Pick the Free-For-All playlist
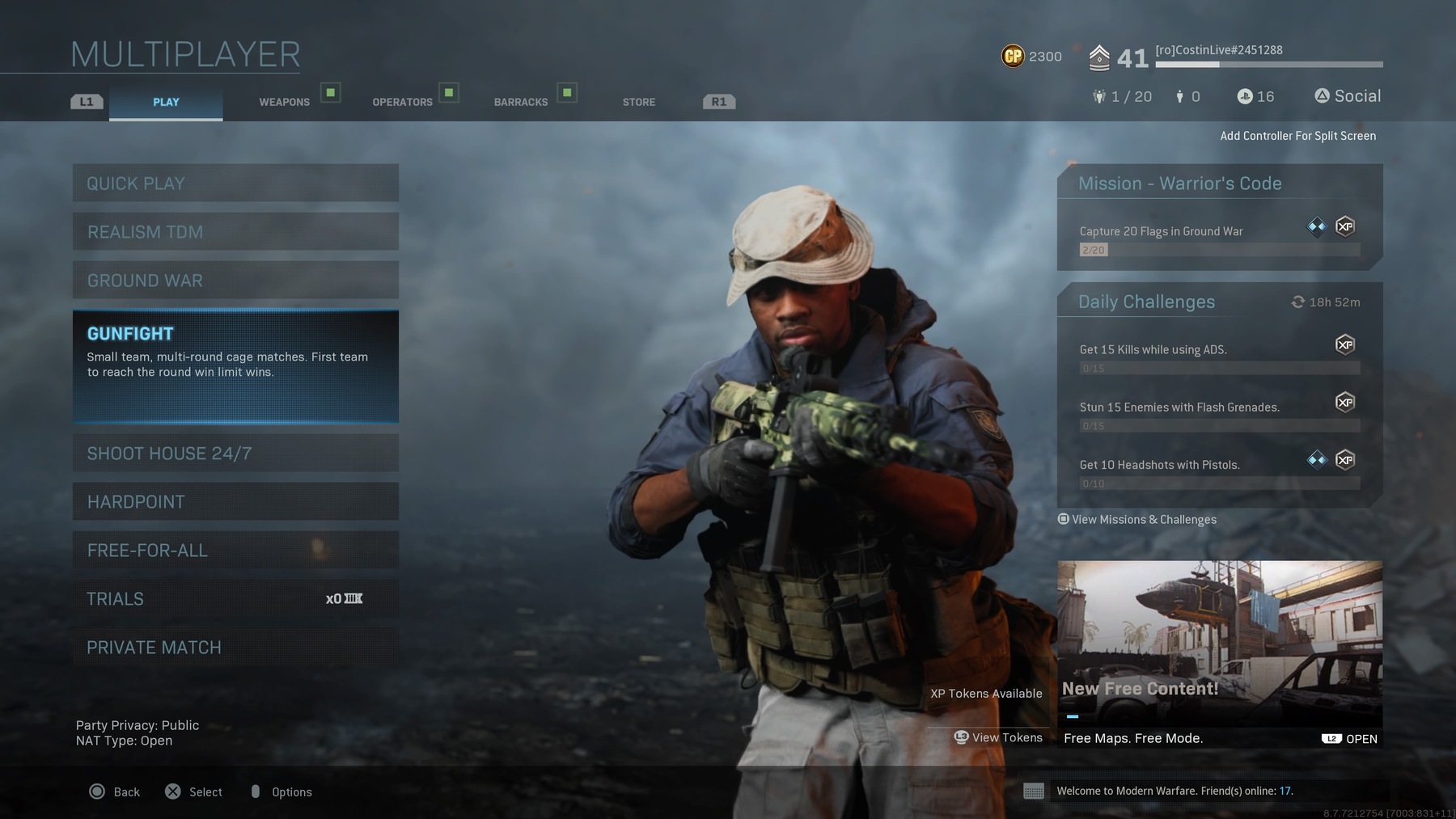 [235, 551]
